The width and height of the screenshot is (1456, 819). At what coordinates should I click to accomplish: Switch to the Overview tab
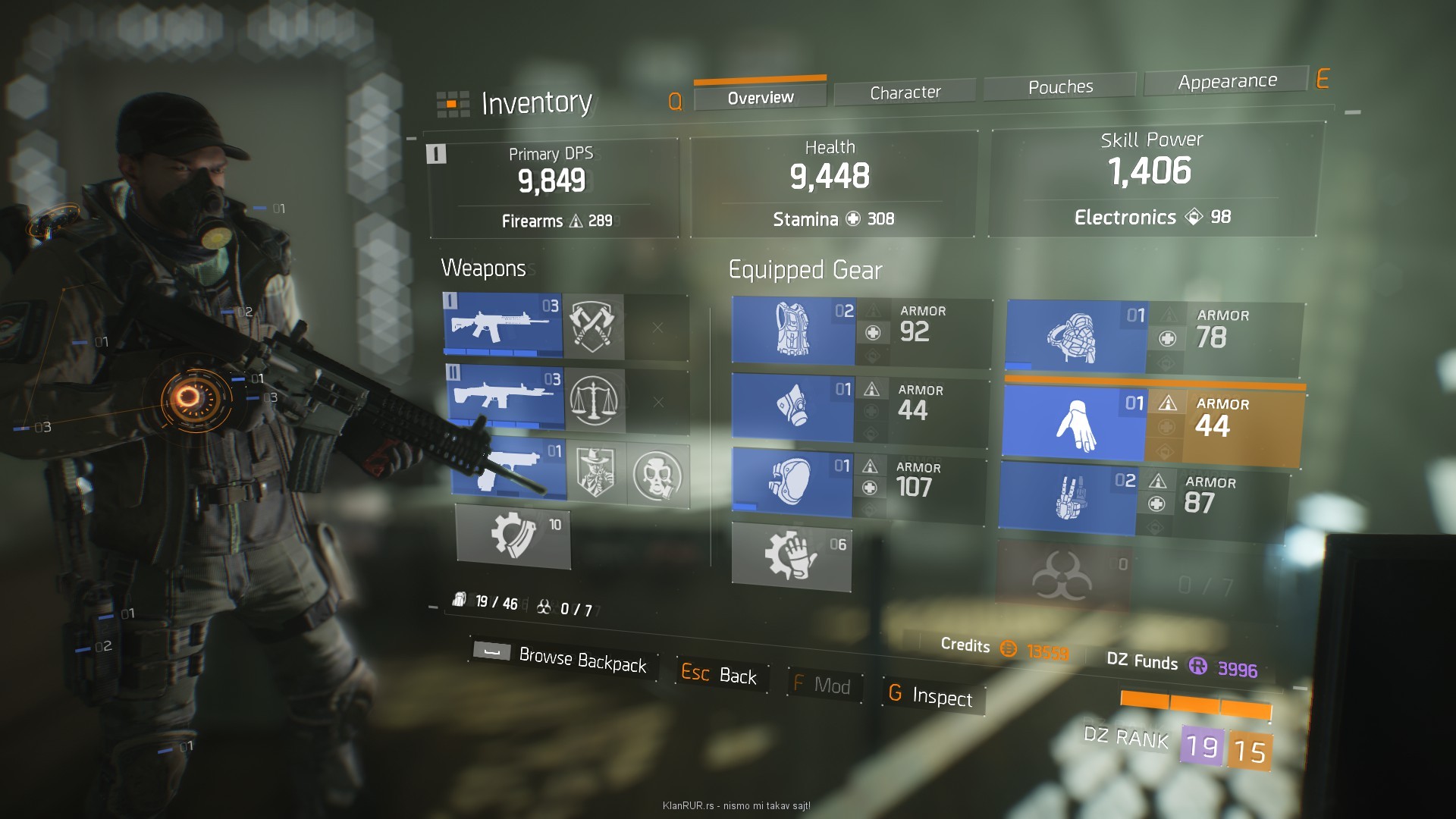click(760, 97)
